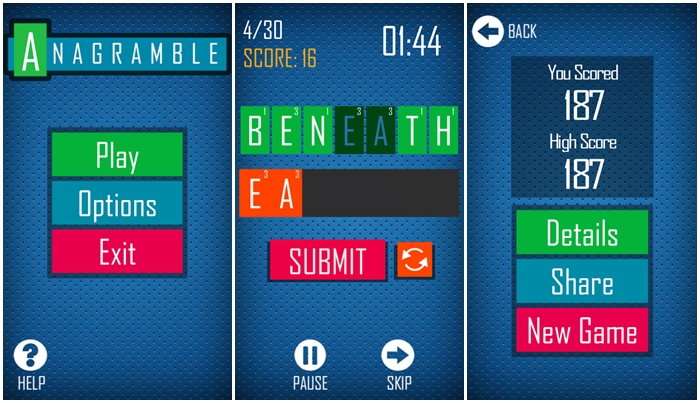This screenshot has width=700, height=403.
Task: View score Details
Action: coord(582,233)
